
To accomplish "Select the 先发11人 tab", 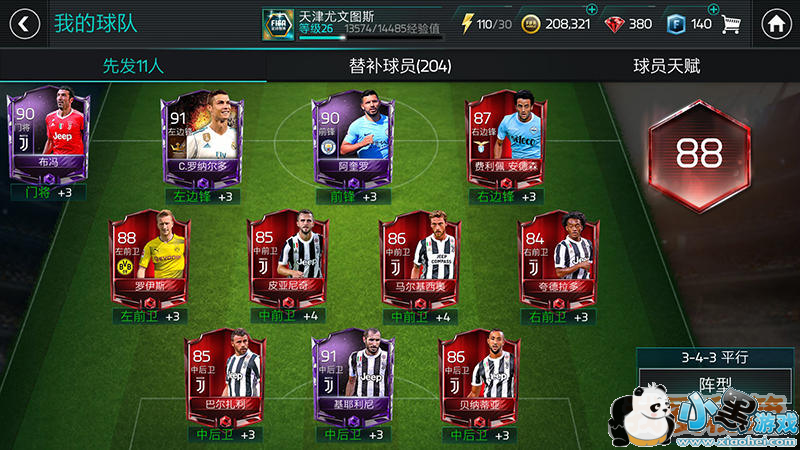I will pyautogui.click(x=133, y=67).
